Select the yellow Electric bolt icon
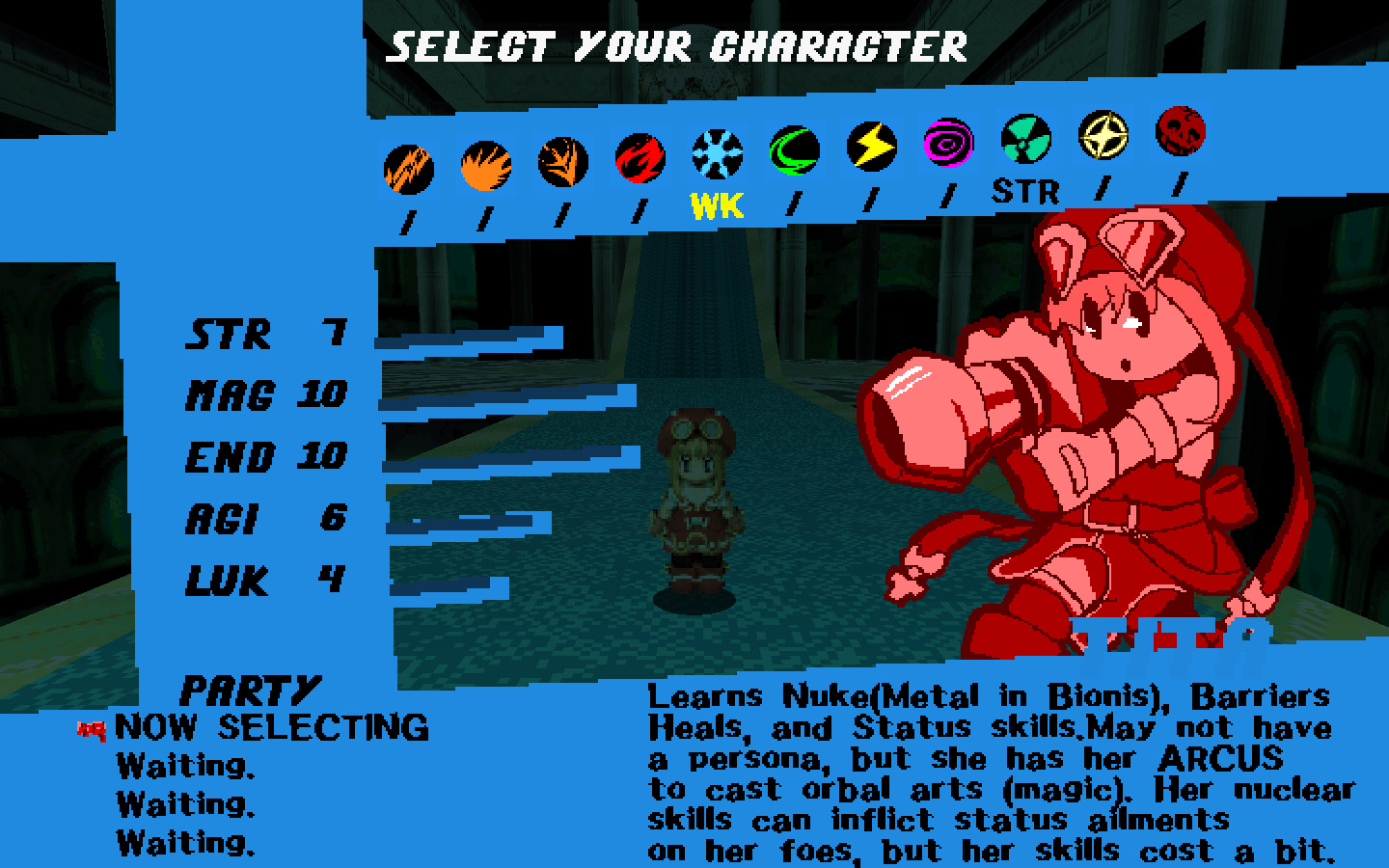 click(x=870, y=146)
